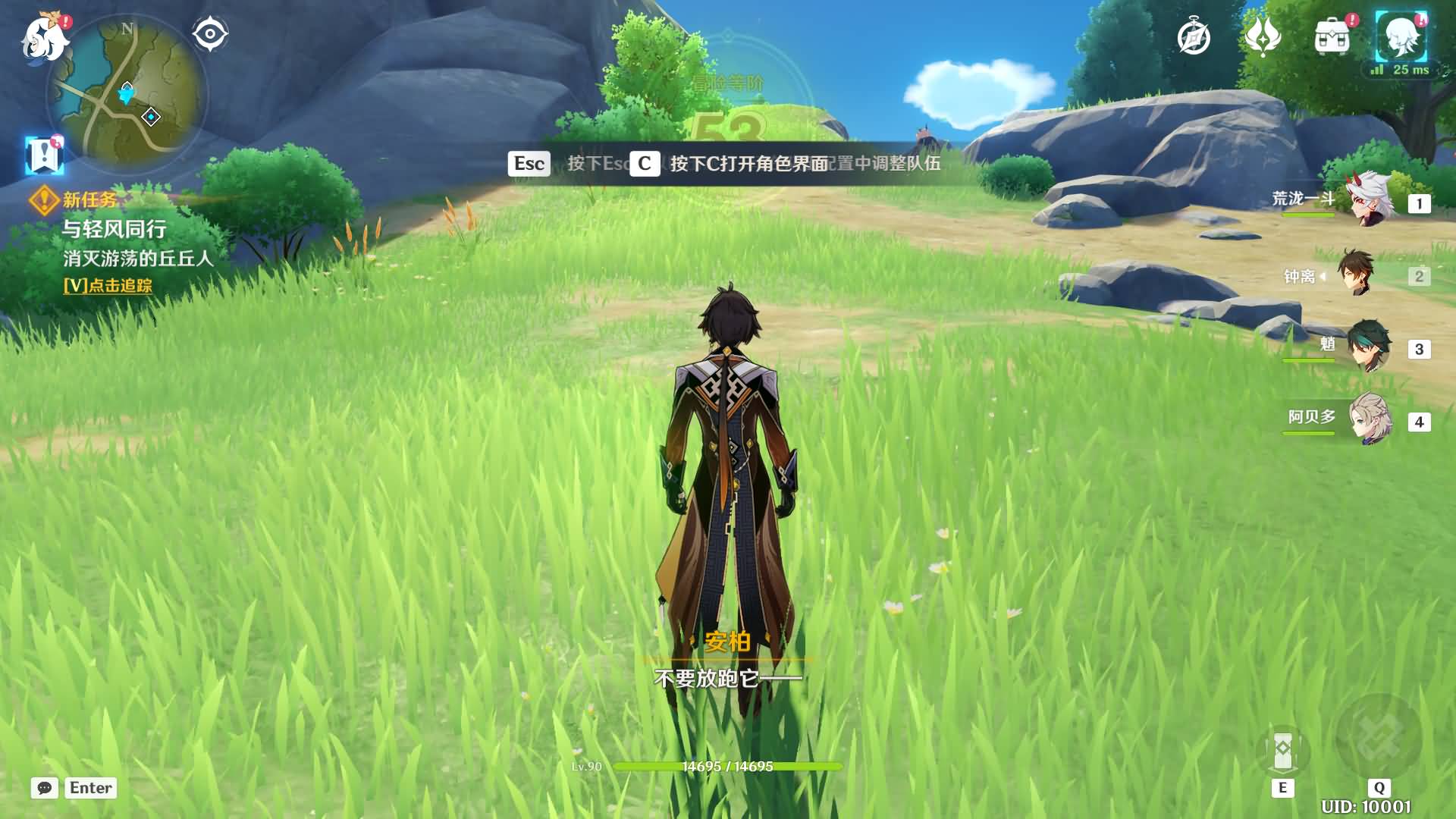The image size is (1456, 819).
Task: Click the dialogue line 不要放跑它 from 安柏
Action: 729,677
